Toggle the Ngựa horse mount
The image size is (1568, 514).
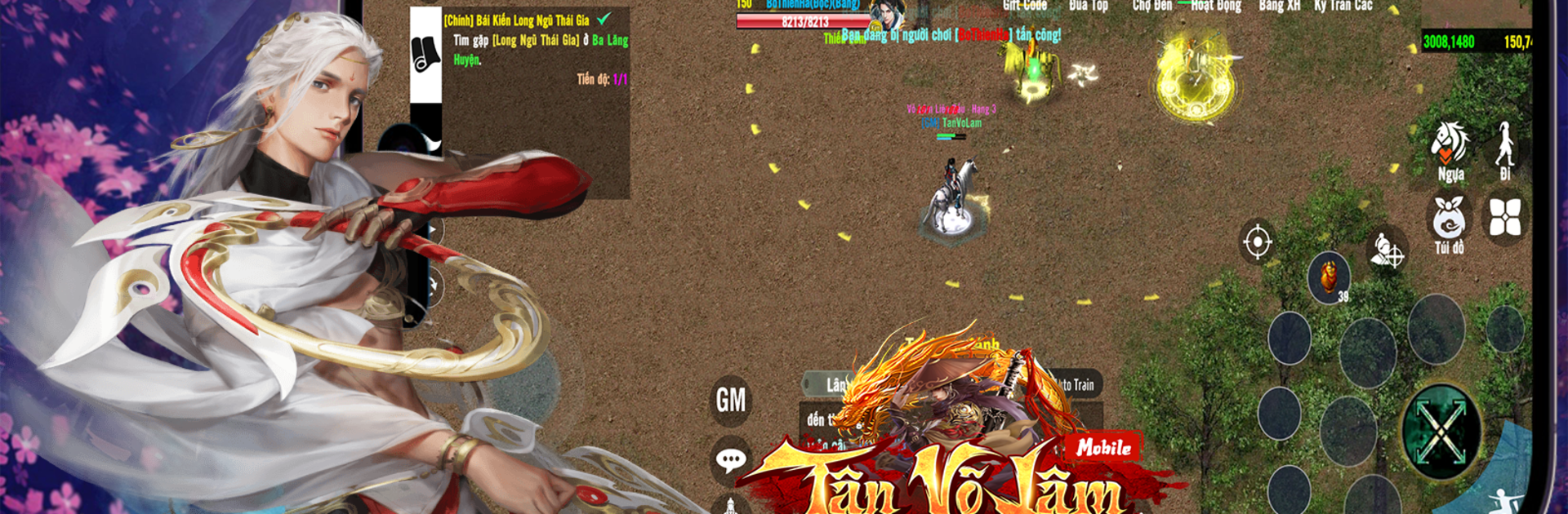(1450, 151)
